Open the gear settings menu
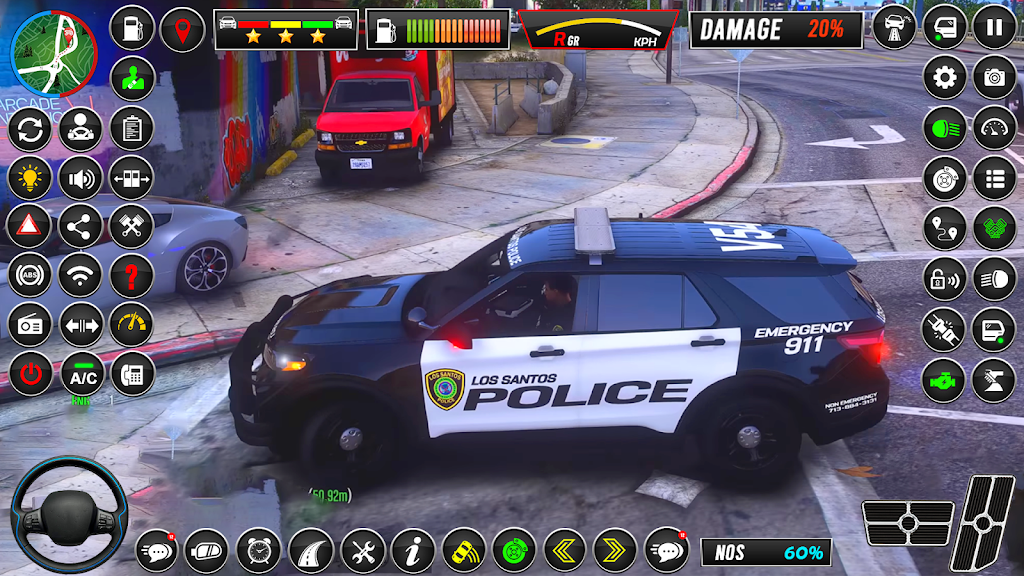The width and height of the screenshot is (1024, 576). 944,77
